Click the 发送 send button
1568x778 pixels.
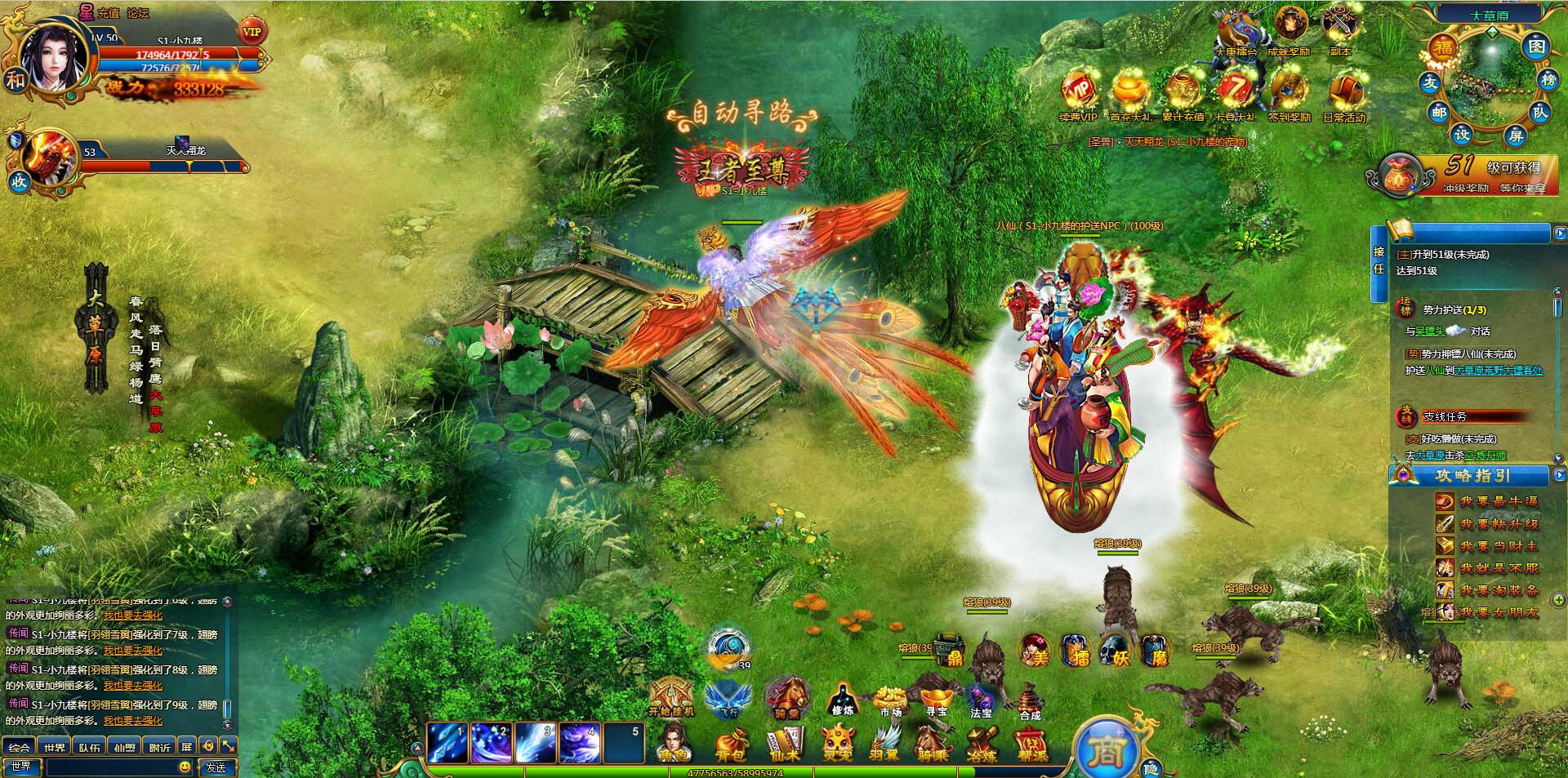point(216,767)
